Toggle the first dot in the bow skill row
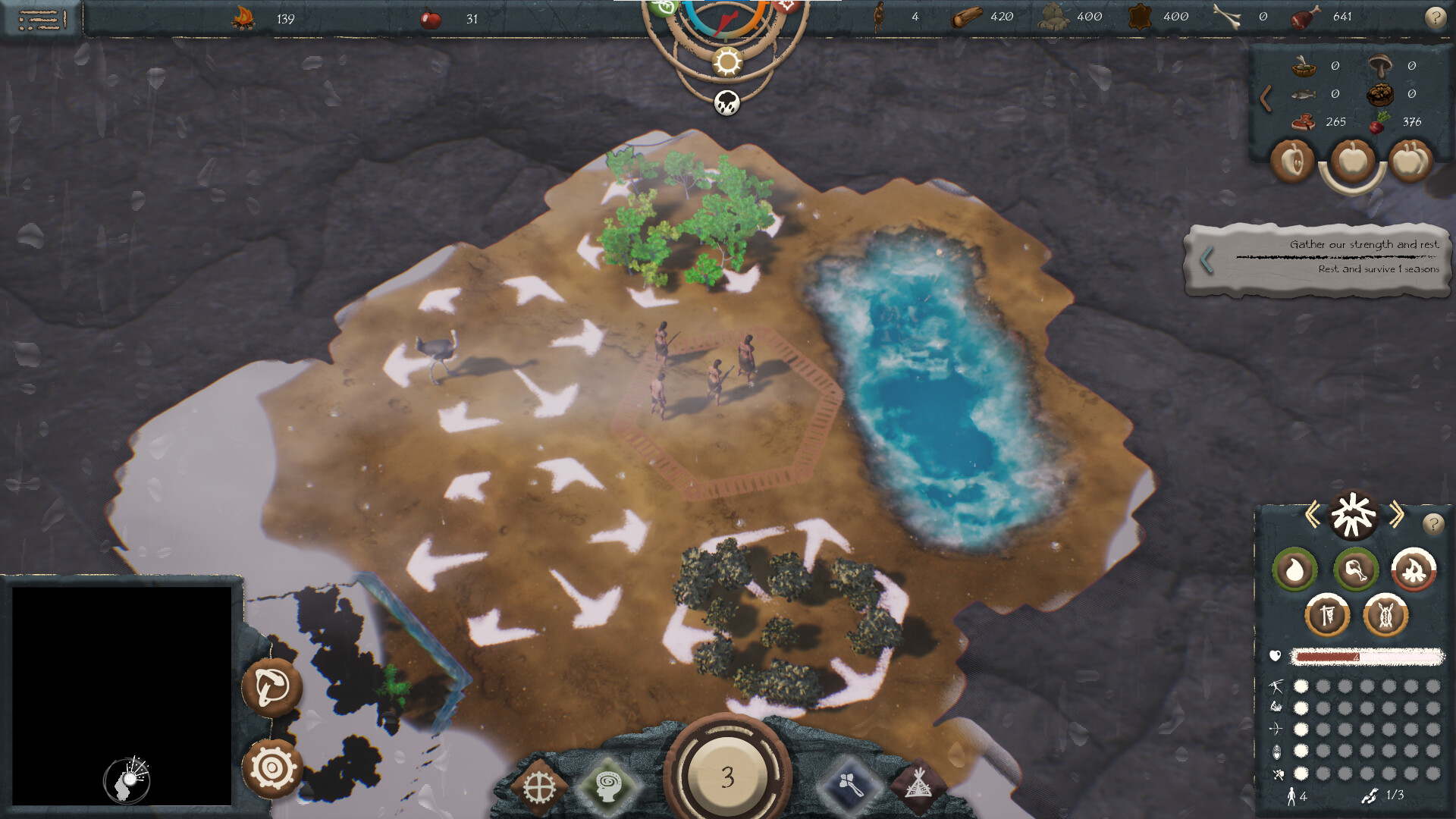Viewport: 1456px width, 819px height. [x=1301, y=728]
